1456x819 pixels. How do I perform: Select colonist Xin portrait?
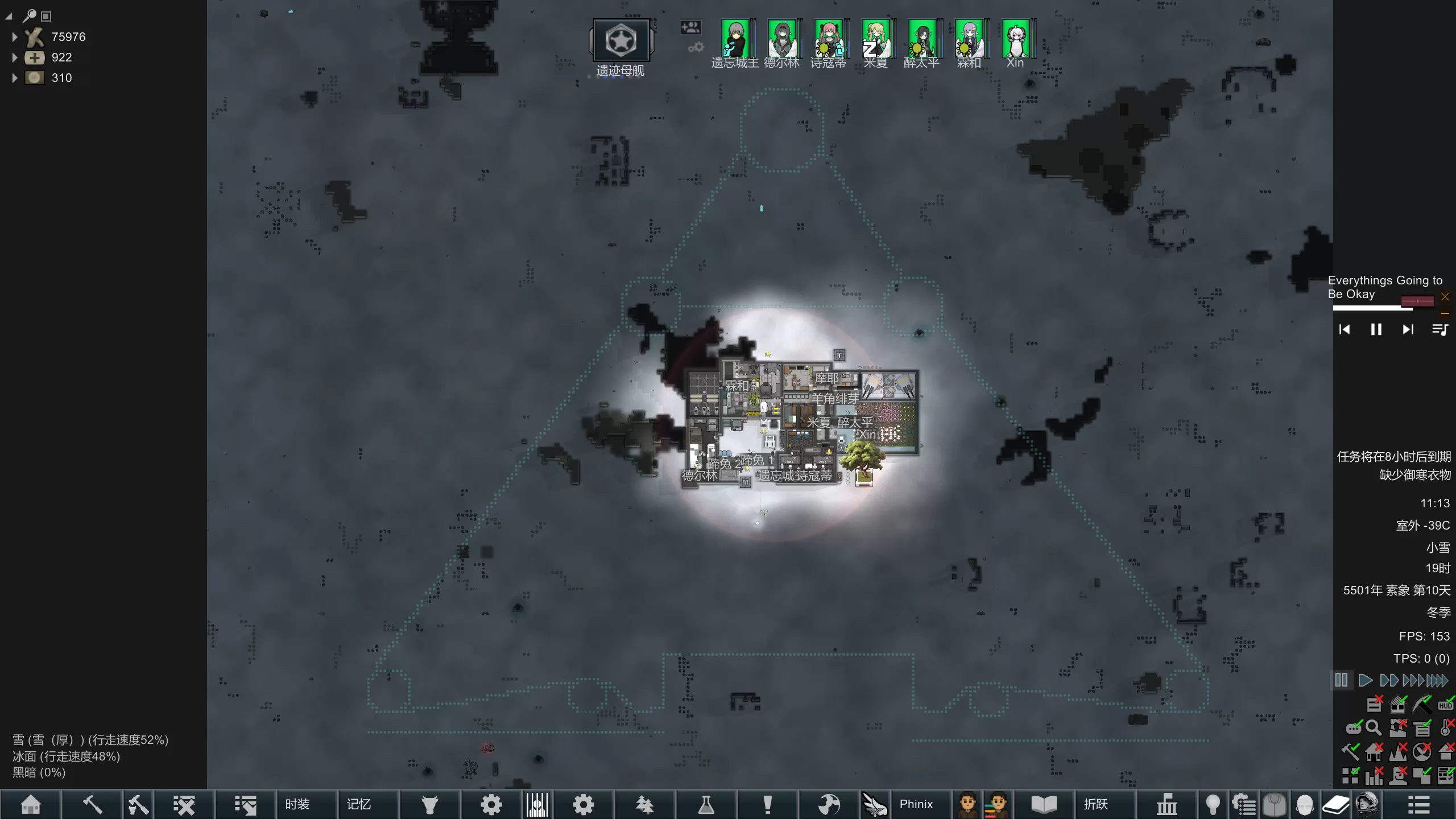point(1015,39)
